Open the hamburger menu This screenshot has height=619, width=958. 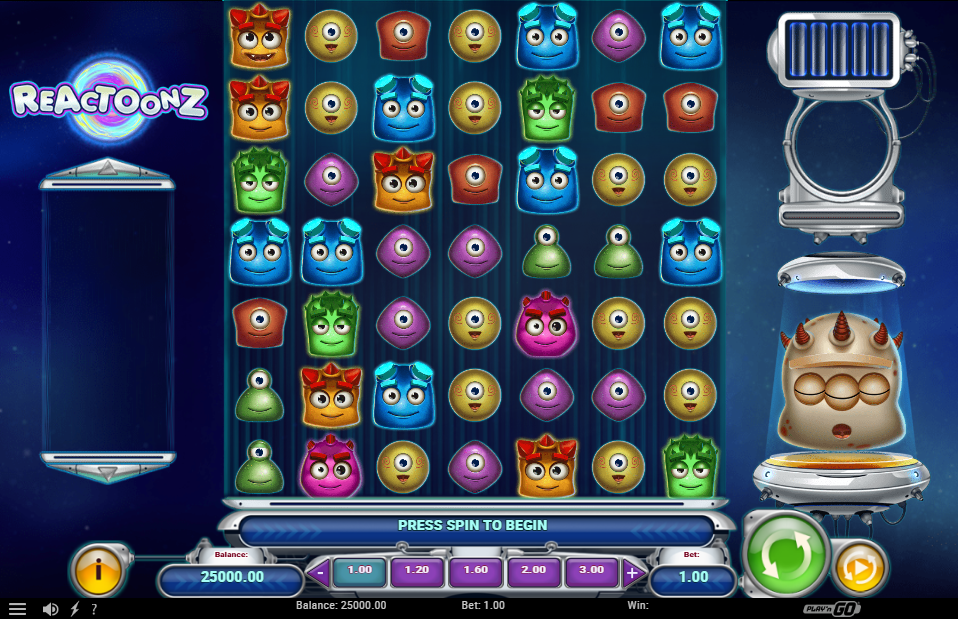[17, 608]
